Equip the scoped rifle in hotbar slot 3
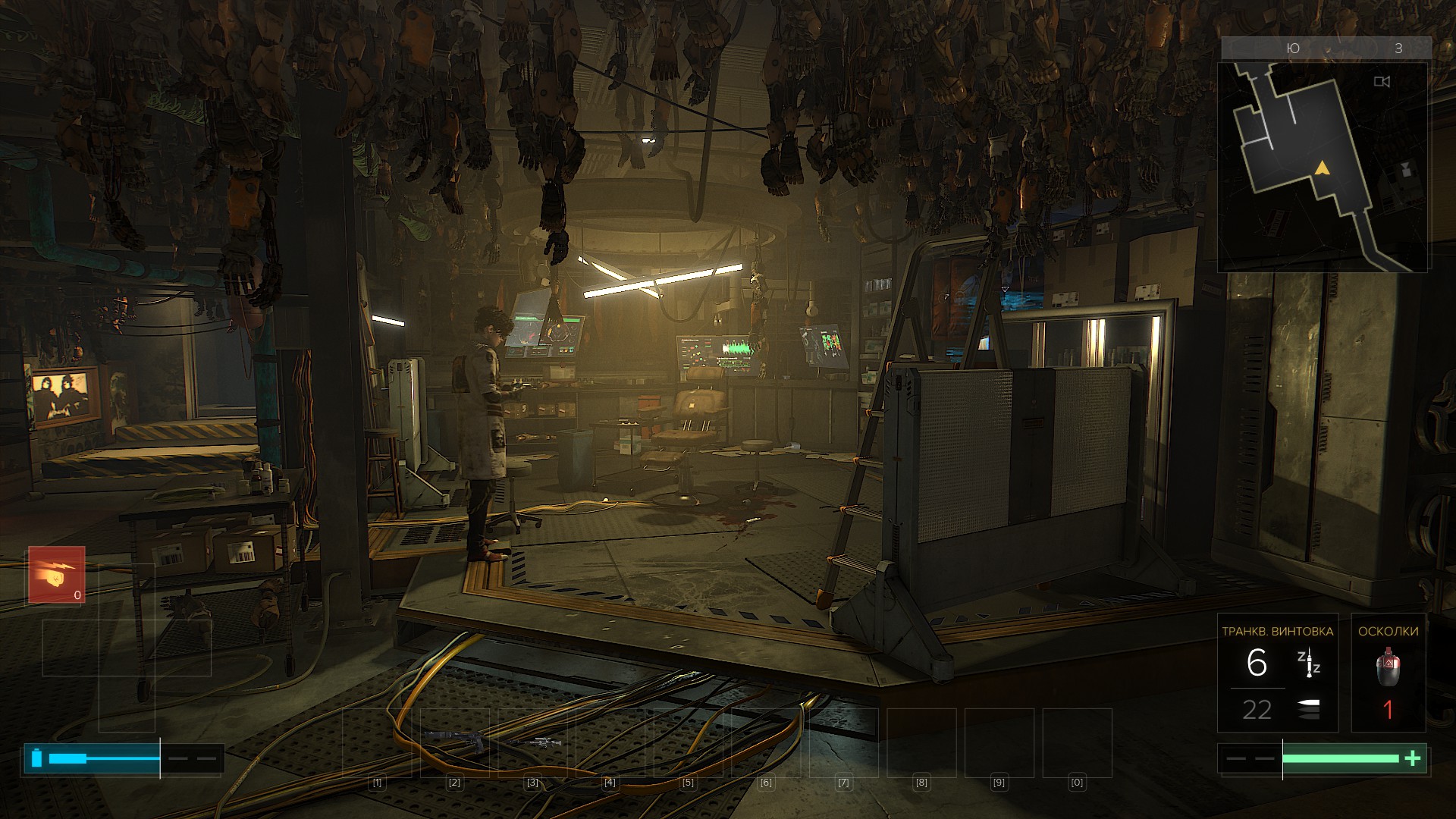 [x=535, y=742]
